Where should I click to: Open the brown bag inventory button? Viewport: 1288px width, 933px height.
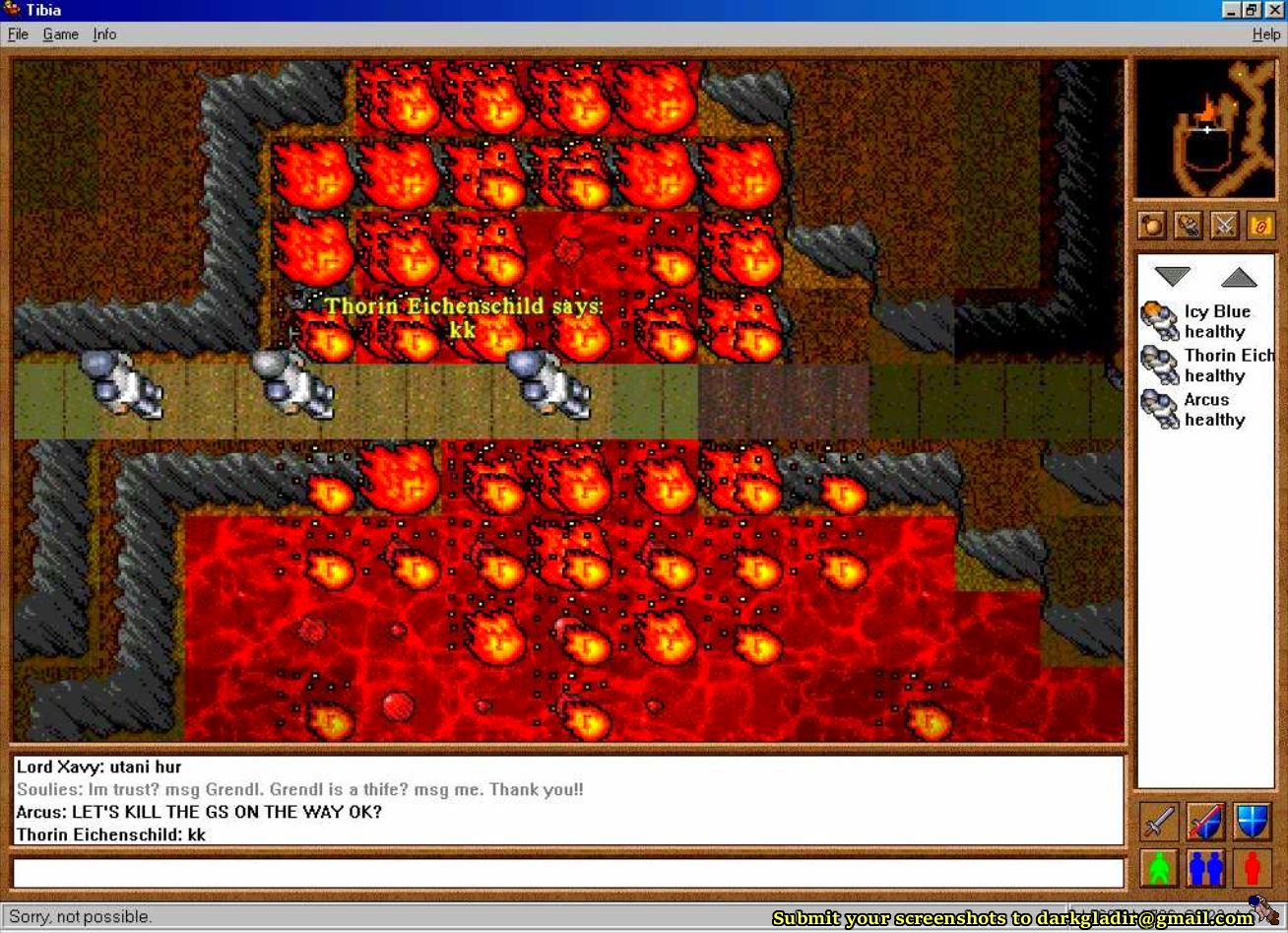(1151, 226)
